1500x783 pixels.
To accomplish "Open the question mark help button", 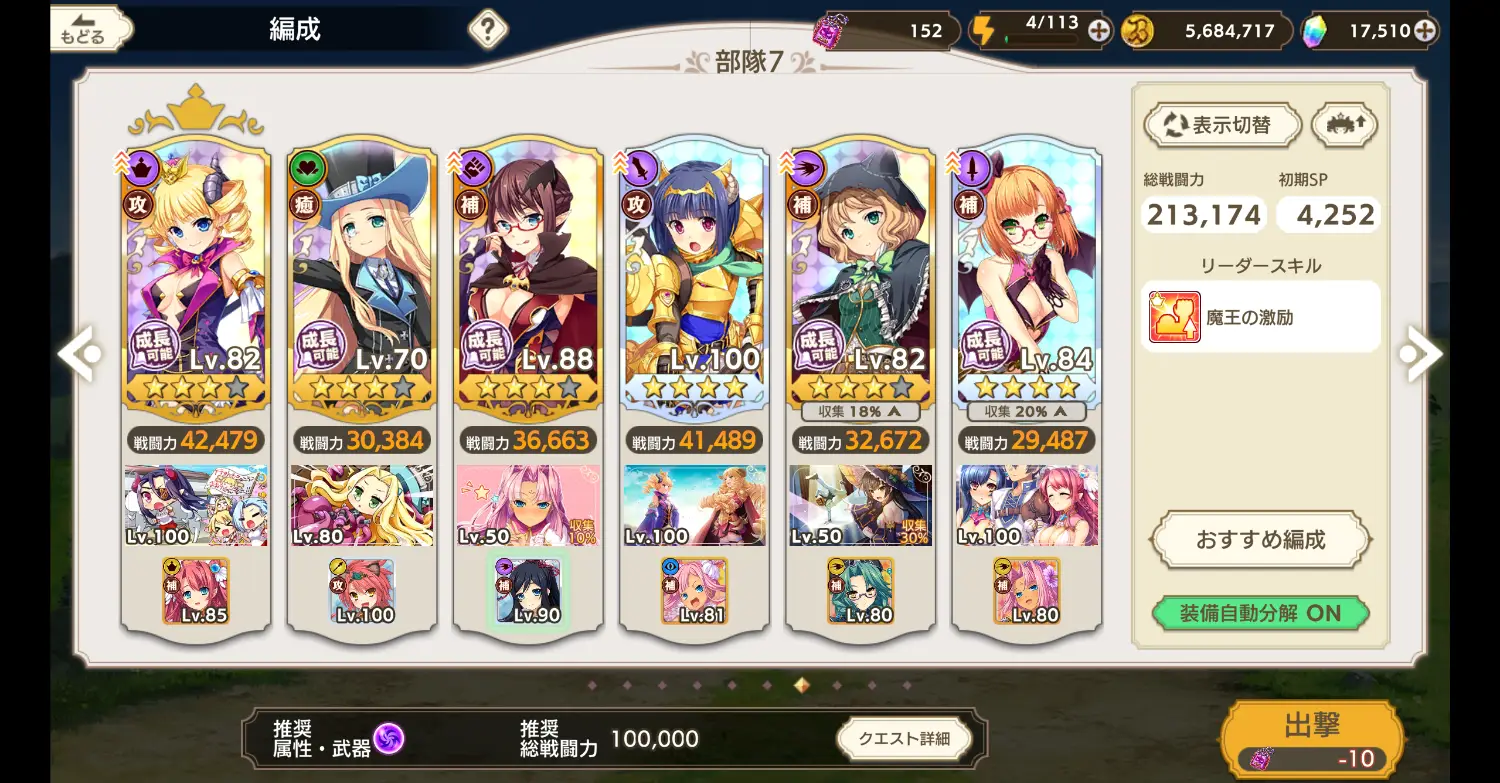I will point(487,29).
